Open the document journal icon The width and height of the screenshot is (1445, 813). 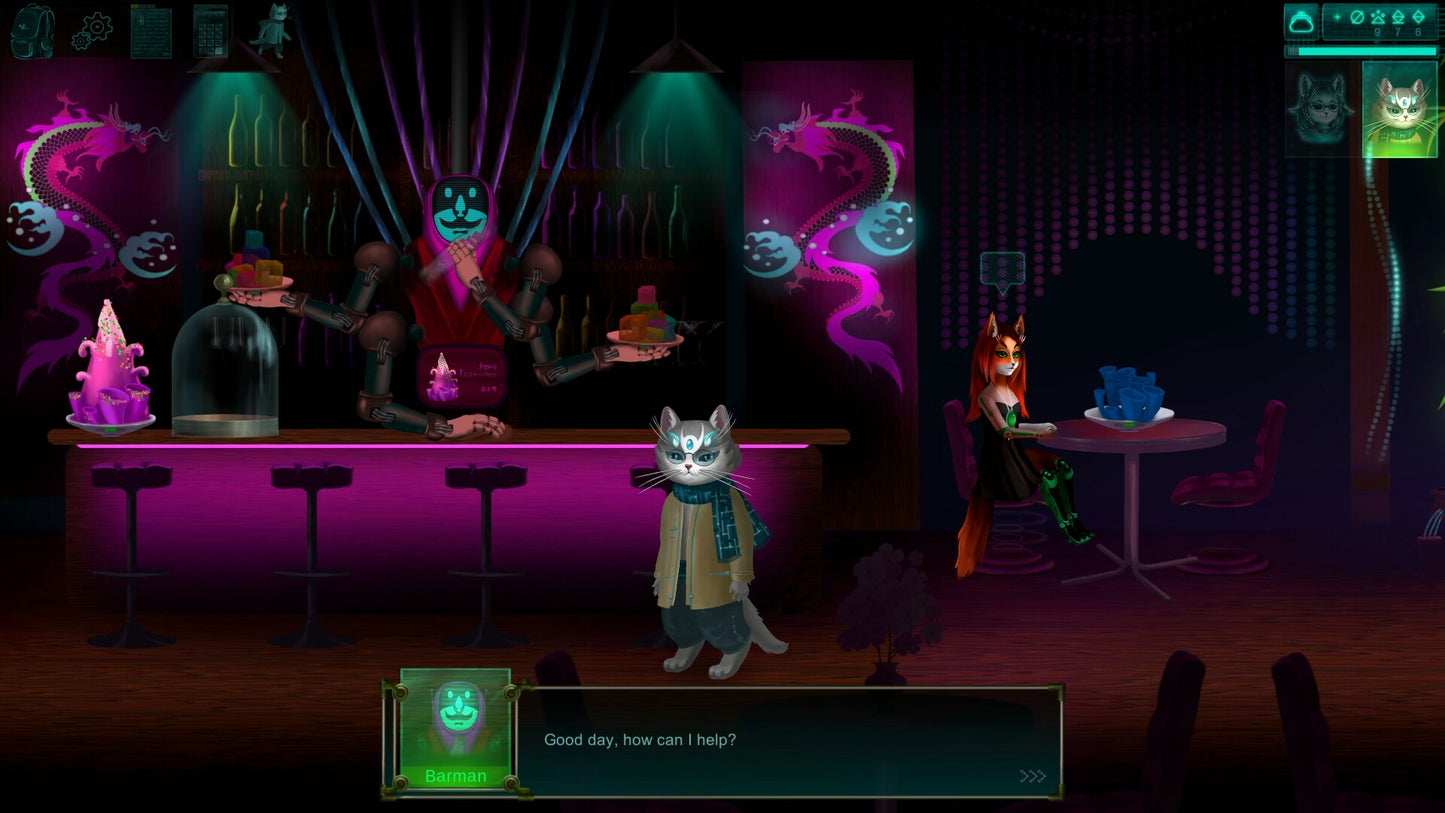(x=151, y=31)
